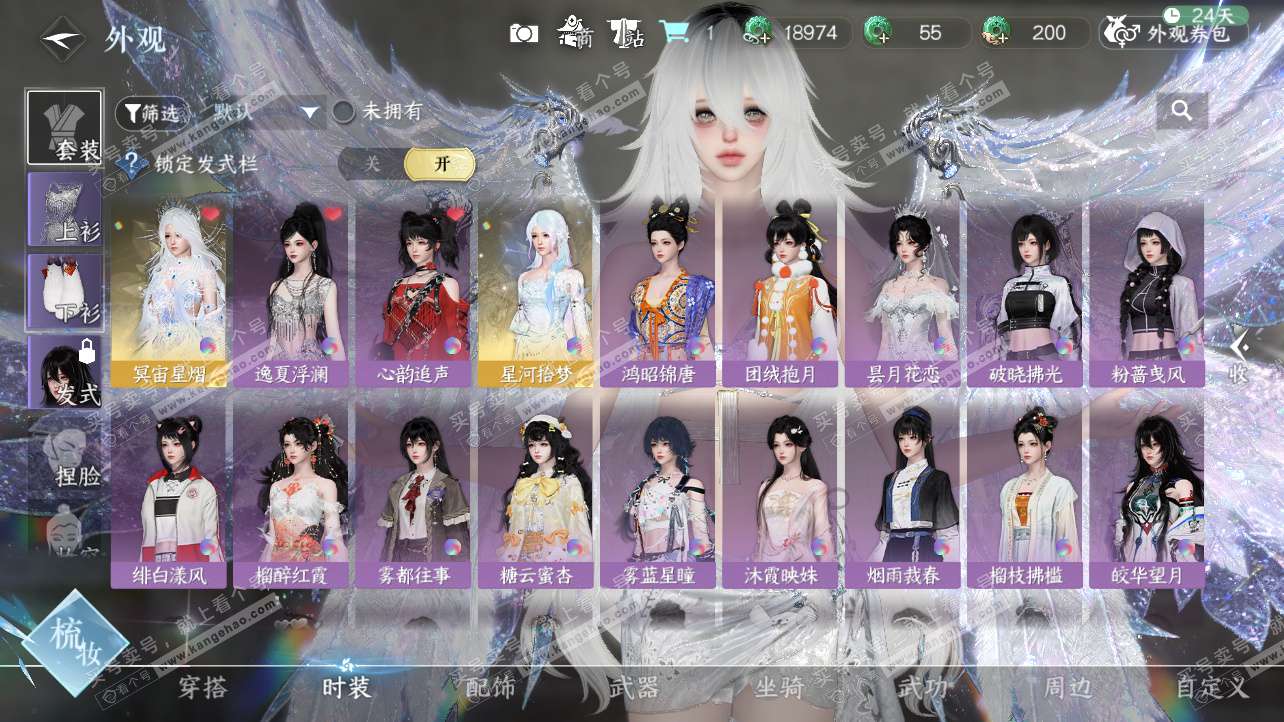The image size is (1284, 722).
Task: Go back using the top-left arrow
Action: 64,39
